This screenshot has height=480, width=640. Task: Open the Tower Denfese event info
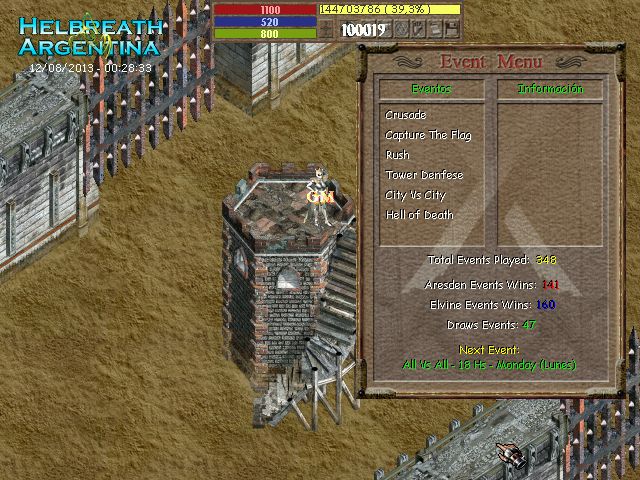point(424,175)
